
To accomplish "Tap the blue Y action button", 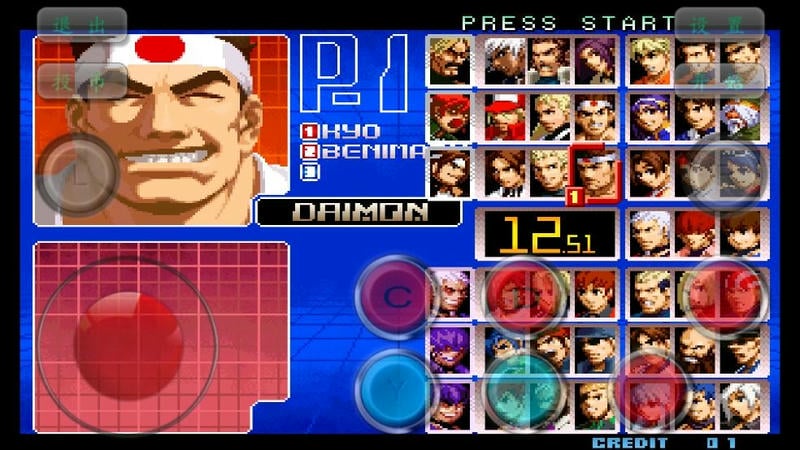I will click(x=397, y=388).
